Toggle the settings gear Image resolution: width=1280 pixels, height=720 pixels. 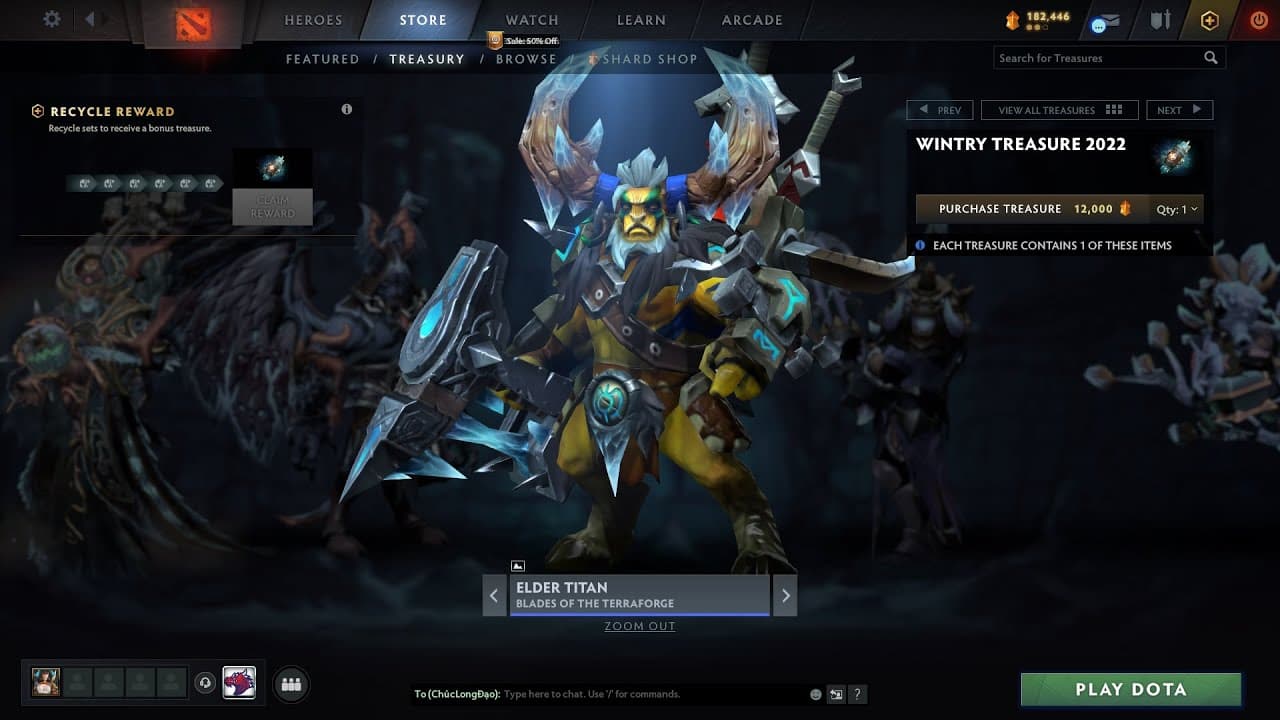[x=52, y=18]
